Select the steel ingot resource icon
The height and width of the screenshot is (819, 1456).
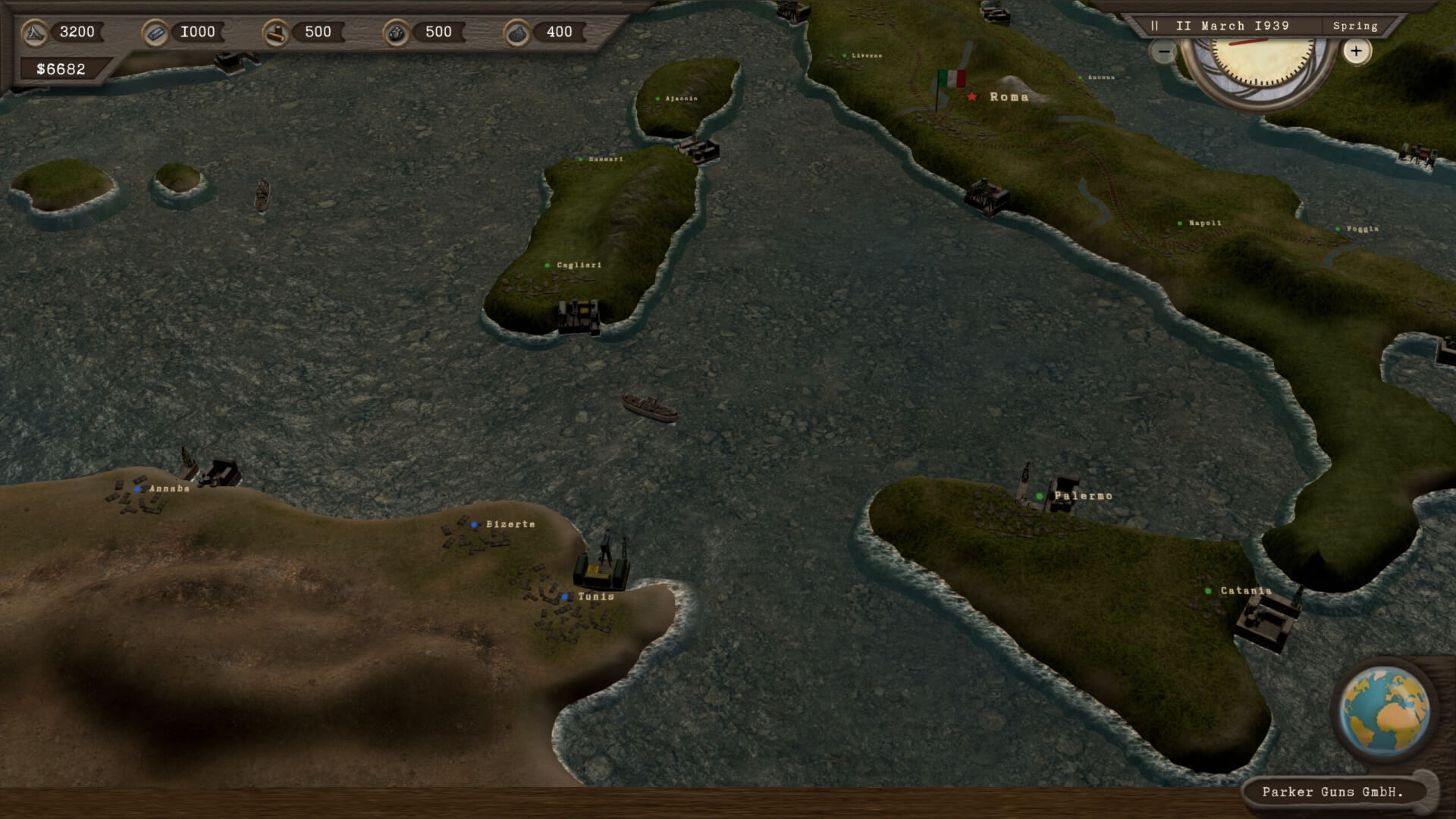[155, 33]
